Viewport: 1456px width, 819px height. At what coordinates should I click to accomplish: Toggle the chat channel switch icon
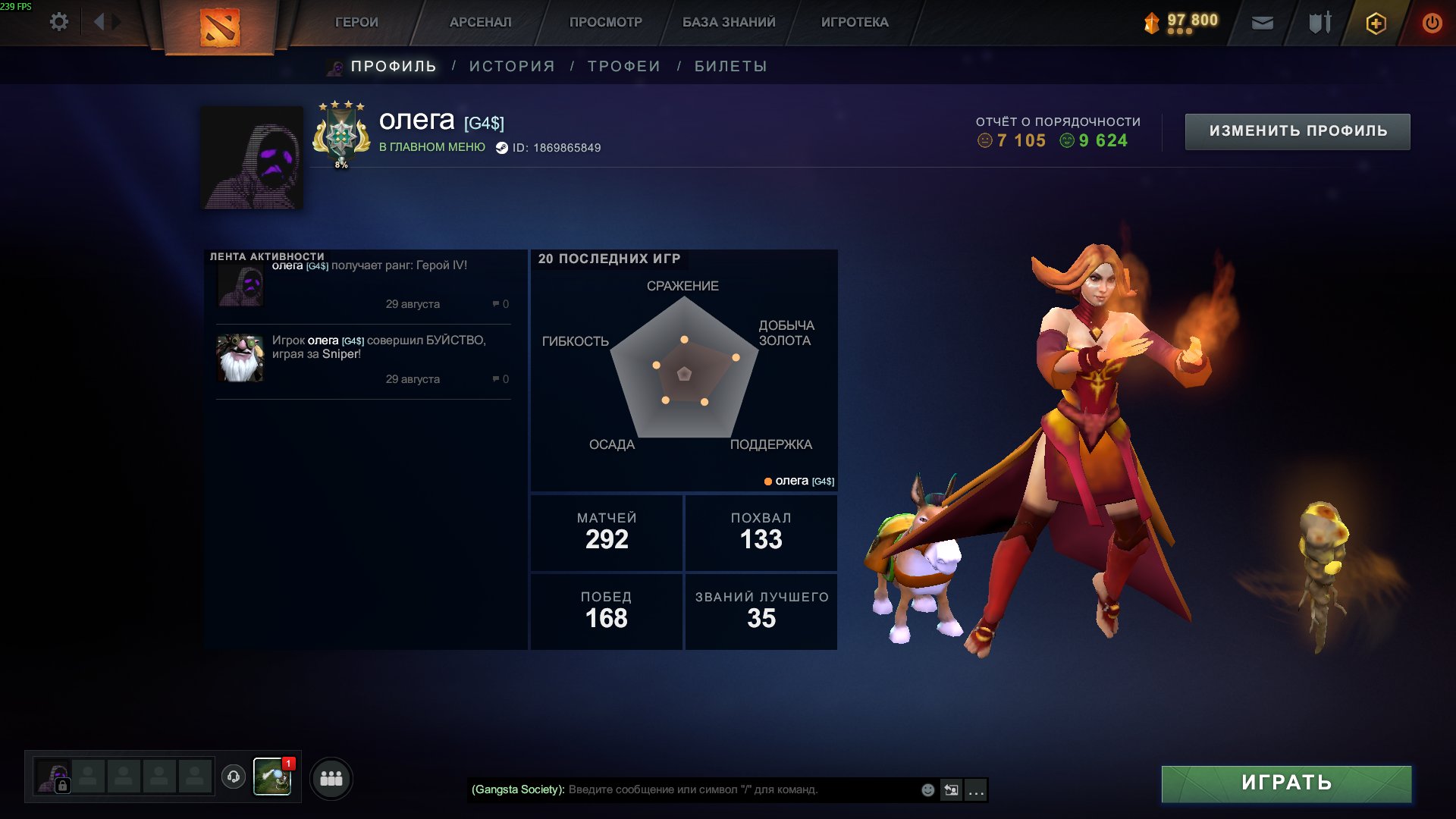click(952, 789)
